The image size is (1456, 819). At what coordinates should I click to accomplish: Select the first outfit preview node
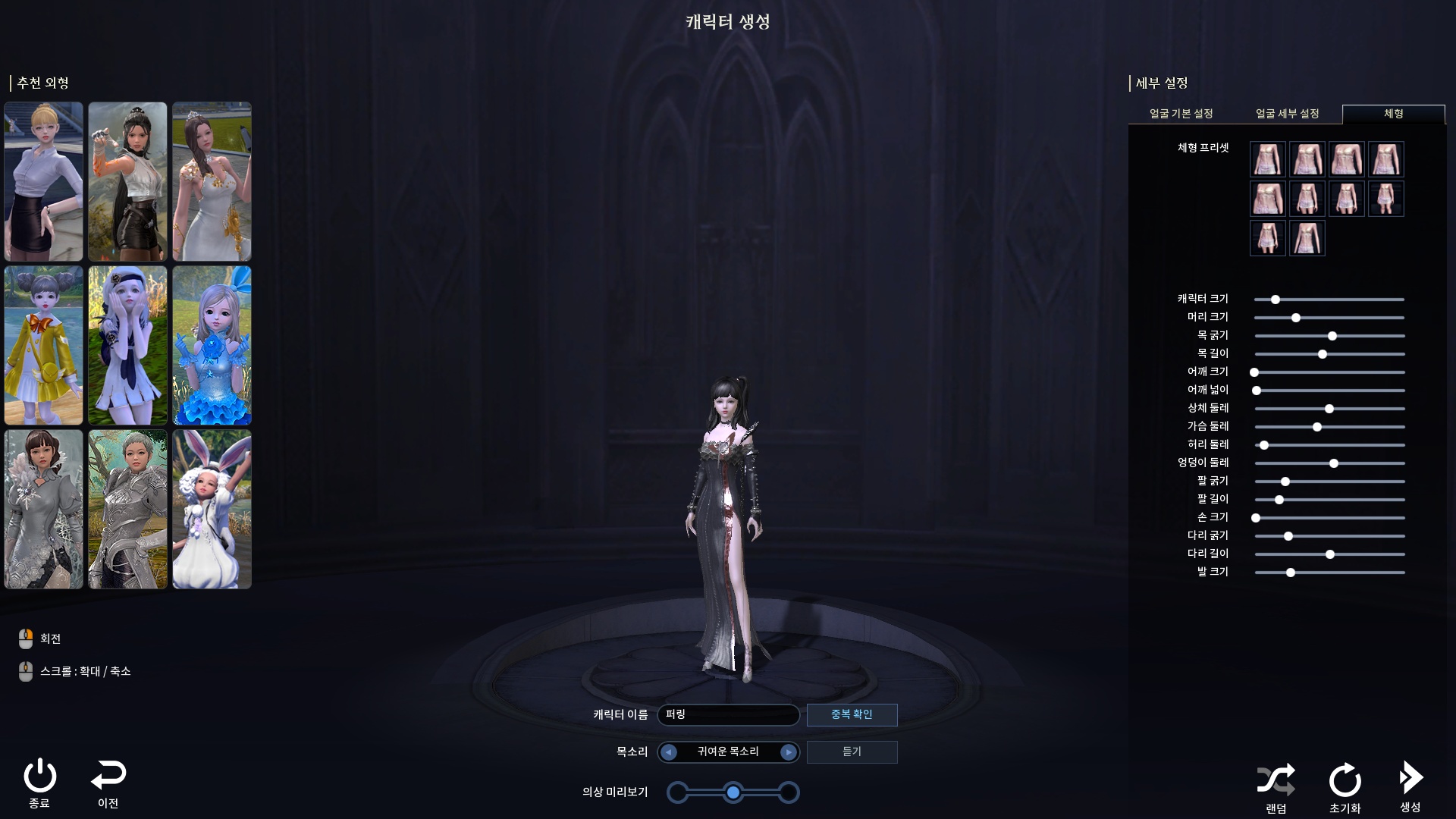[677, 792]
